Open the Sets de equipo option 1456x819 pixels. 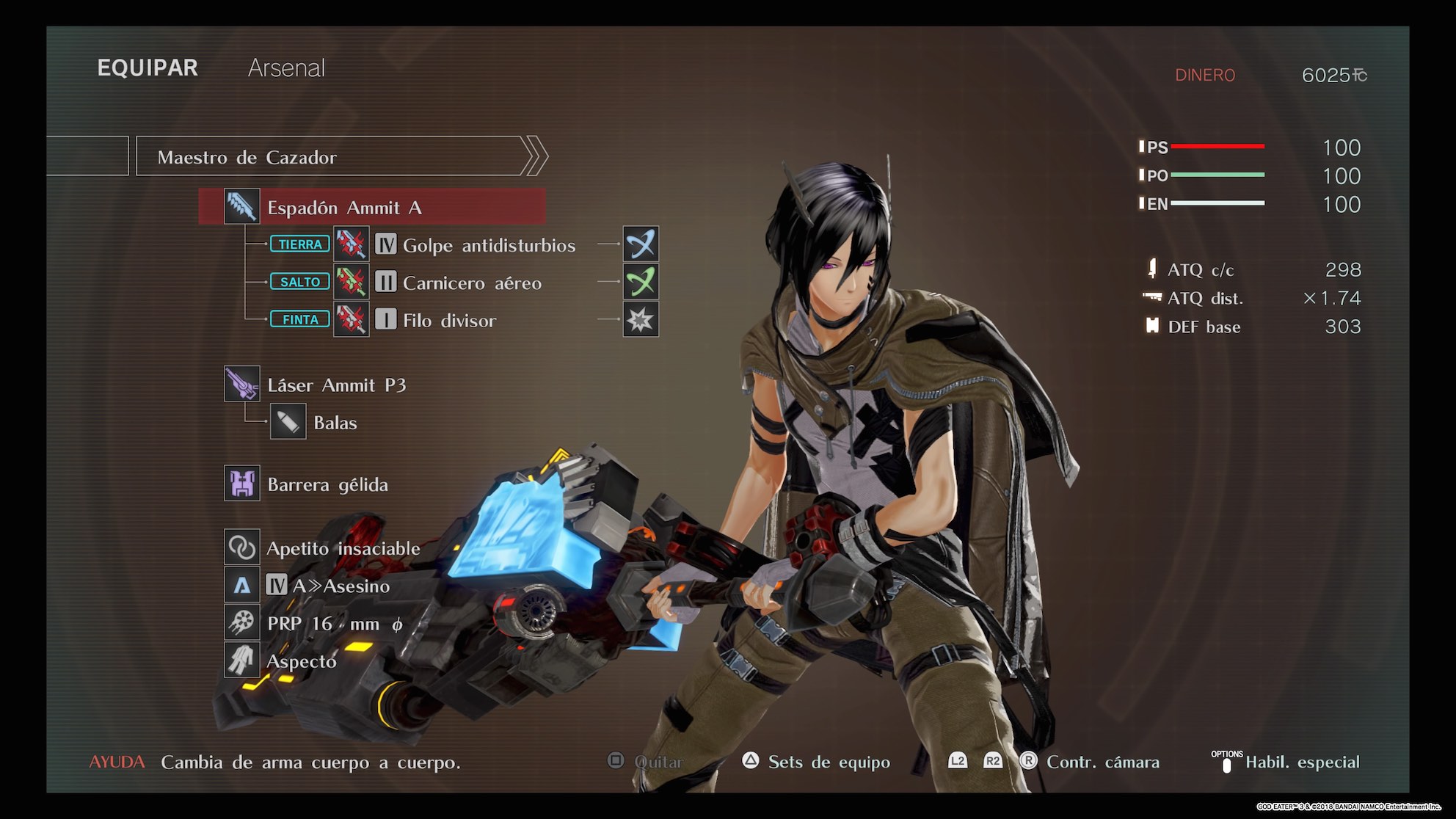(x=828, y=762)
